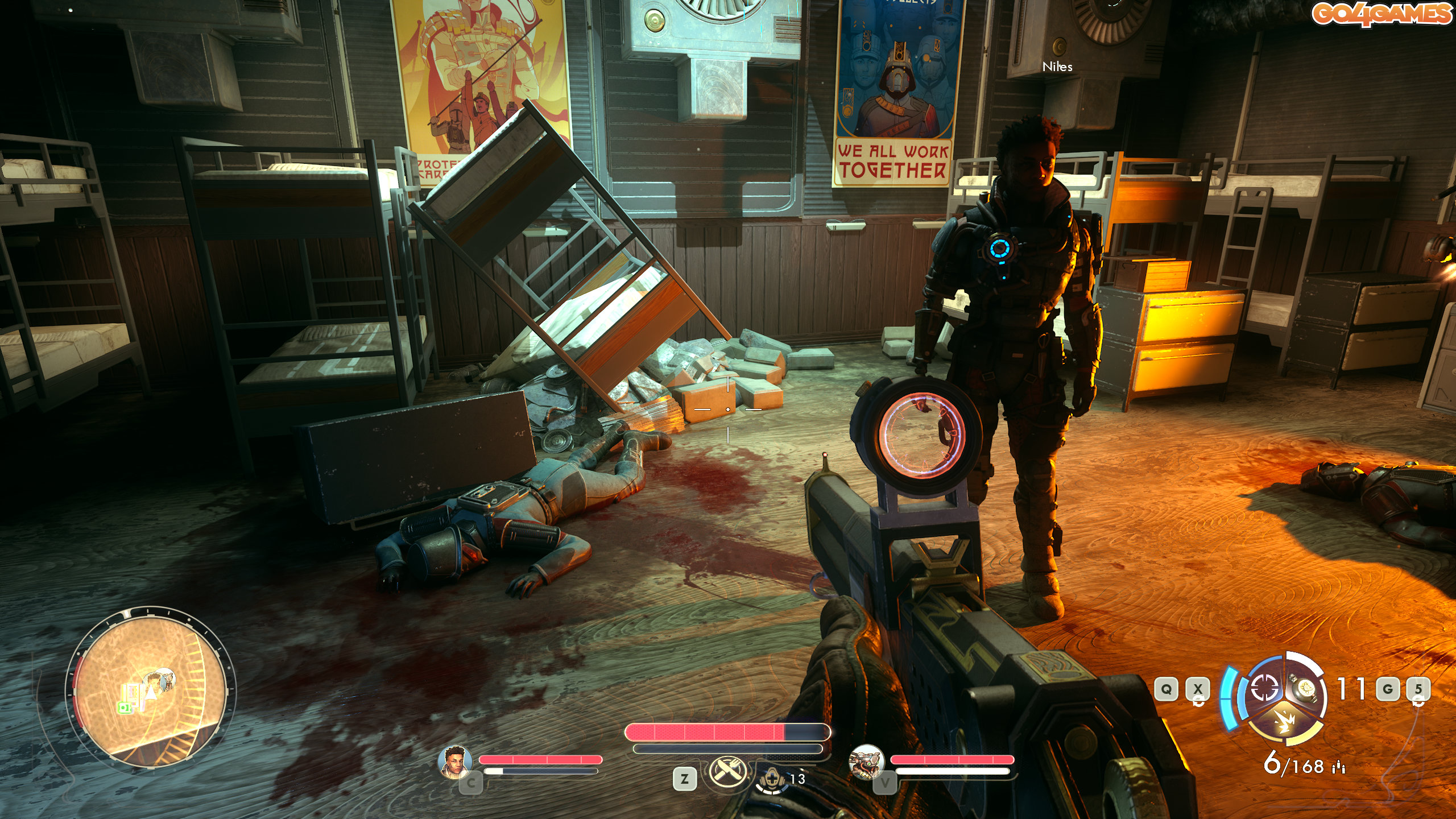
Task: Click the GO4GAMES watermark logo
Action: (x=1381, y=14)
